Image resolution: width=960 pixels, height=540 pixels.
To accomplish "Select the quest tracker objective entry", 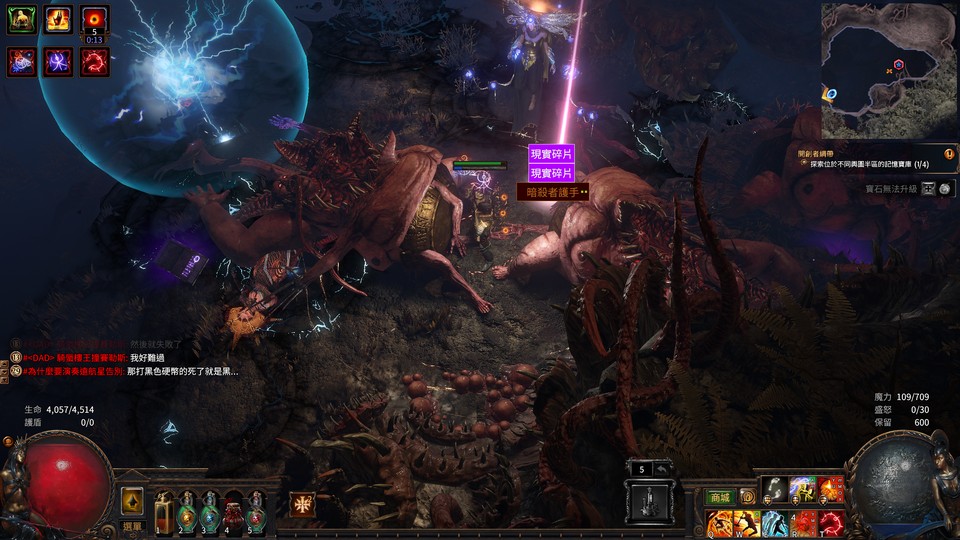I will [x=870, y=164].
